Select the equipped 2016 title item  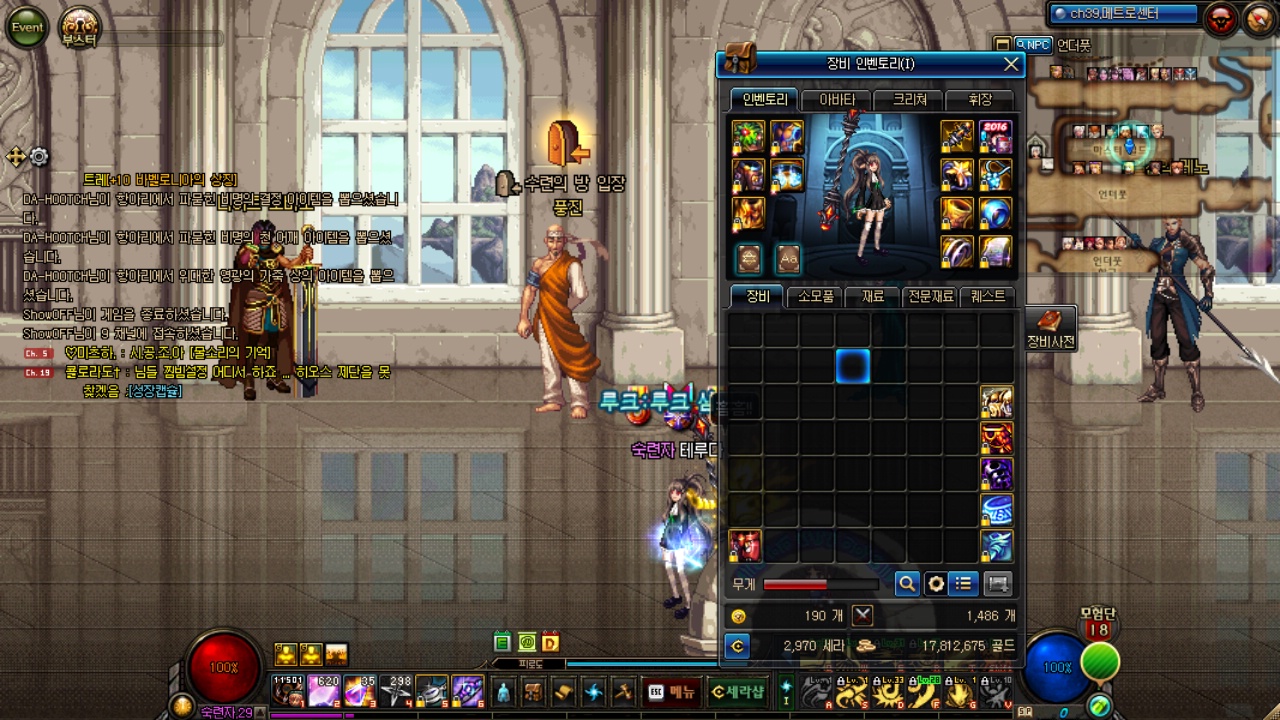[995, 137]
